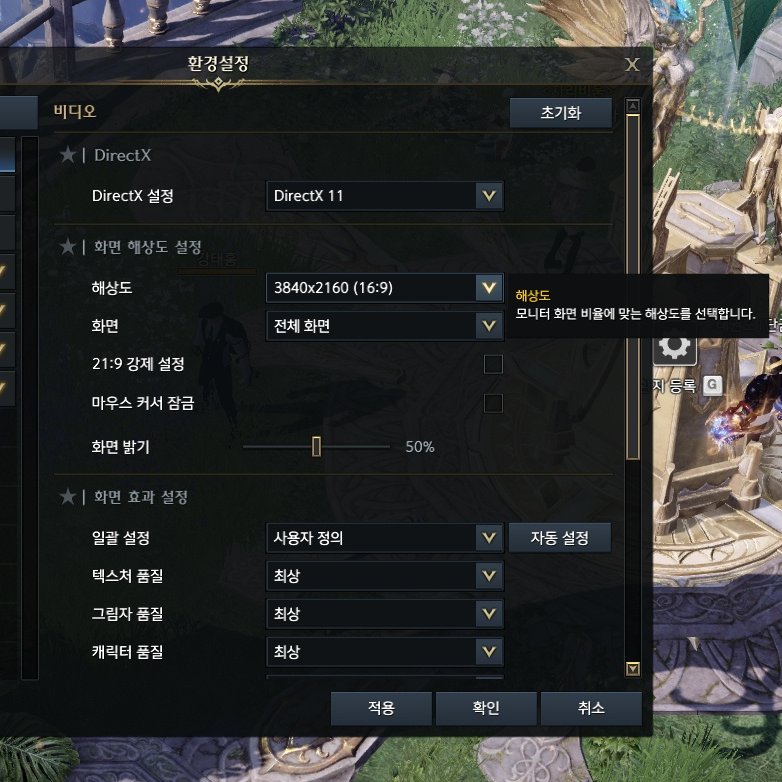Apply settings with the 적용 button

pyautogui.click(x=381, y=708)
